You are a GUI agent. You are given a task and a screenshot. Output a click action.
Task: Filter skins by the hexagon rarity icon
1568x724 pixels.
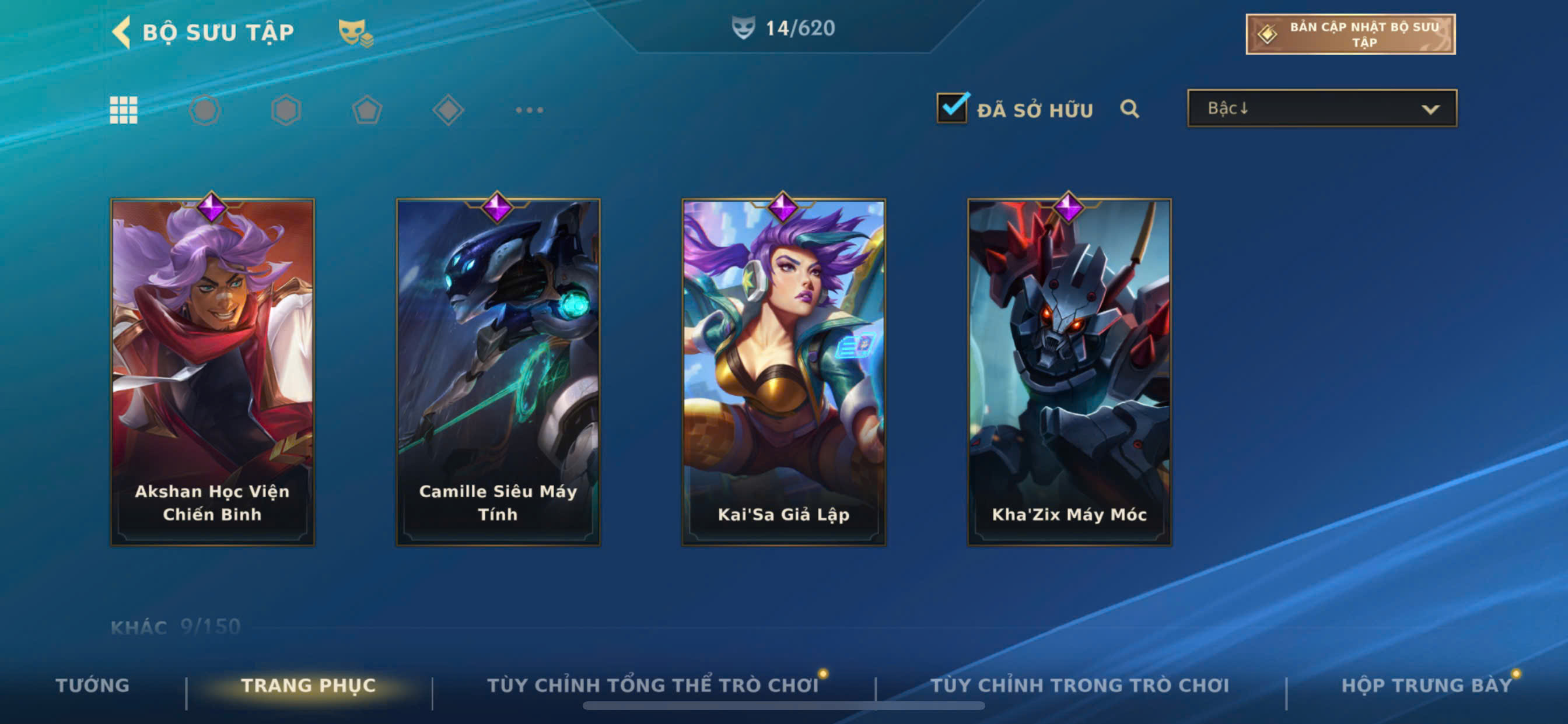tap(285, 110)
